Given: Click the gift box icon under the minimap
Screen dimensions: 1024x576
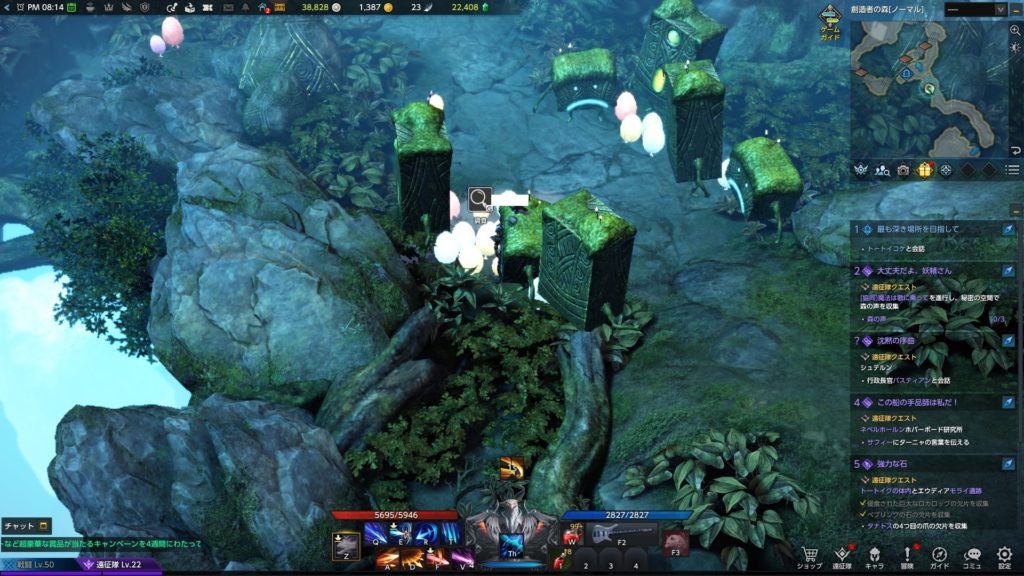Looking at the screenshot, I should [924, 170].
